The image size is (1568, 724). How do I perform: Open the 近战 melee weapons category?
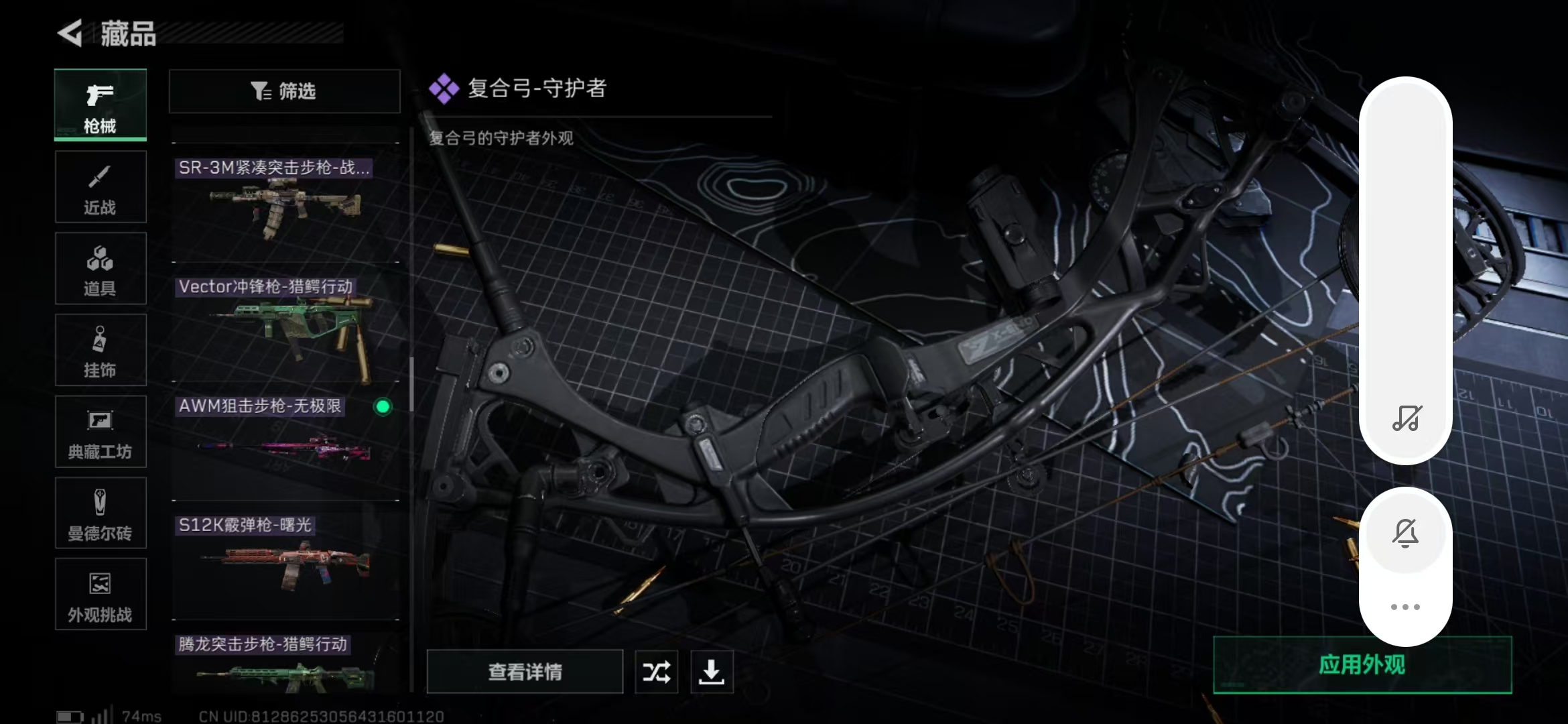coord(100,186)
